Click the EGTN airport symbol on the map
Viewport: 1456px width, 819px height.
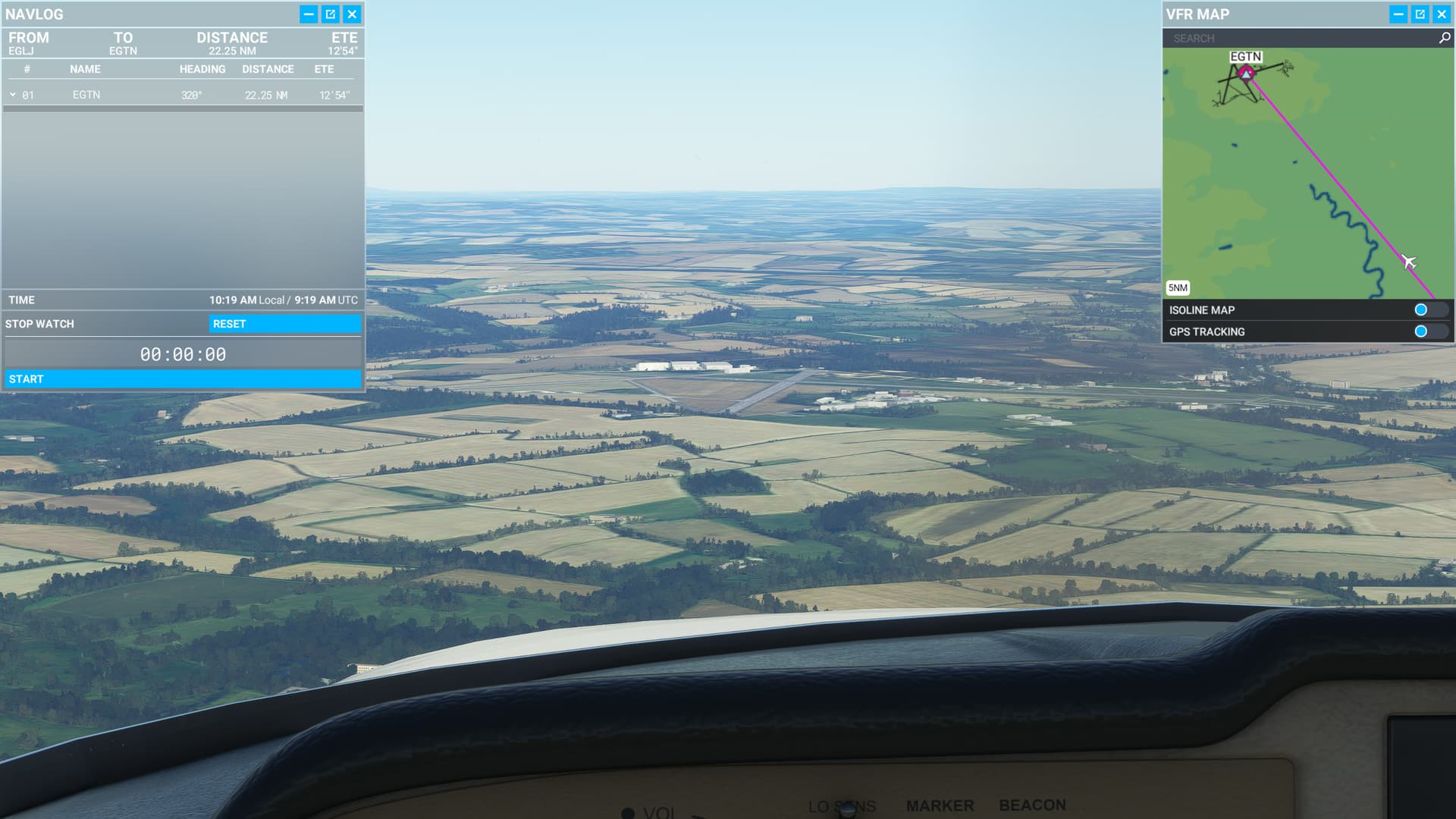click(1247, 75)
